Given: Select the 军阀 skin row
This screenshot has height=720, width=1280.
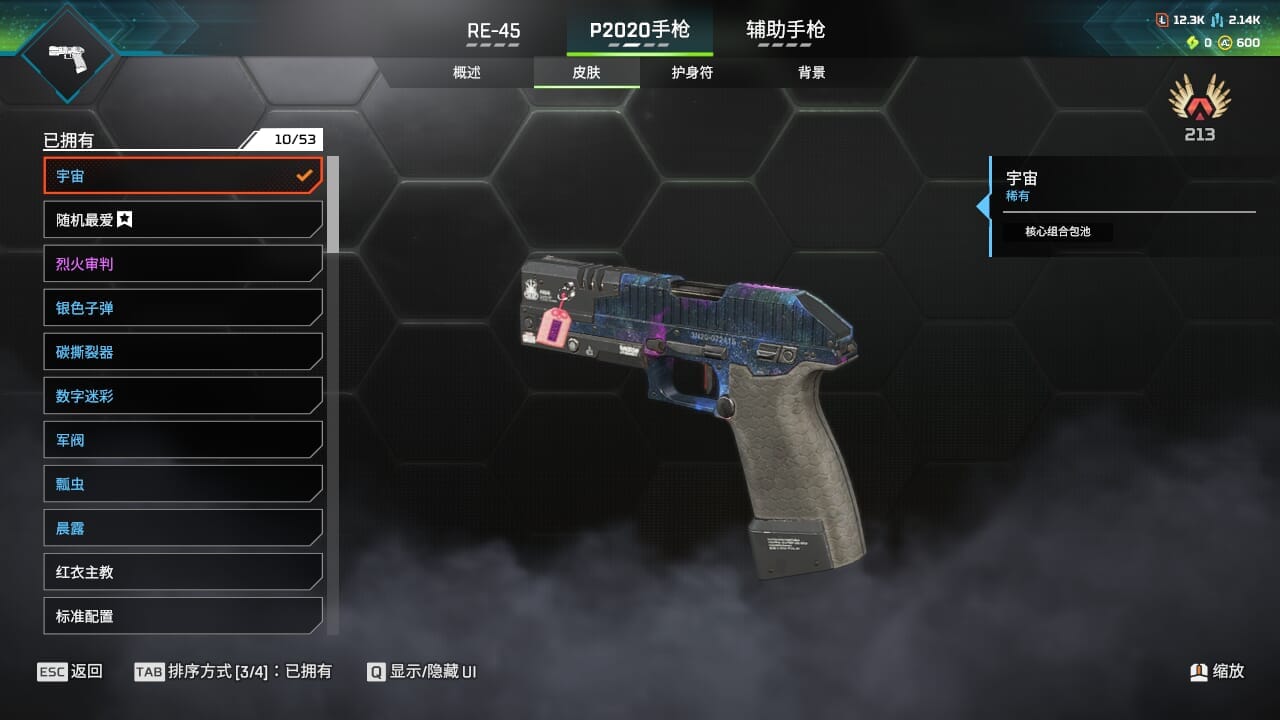Looking at the screenshot, I should pyautogui.click(x=183, y=440).
